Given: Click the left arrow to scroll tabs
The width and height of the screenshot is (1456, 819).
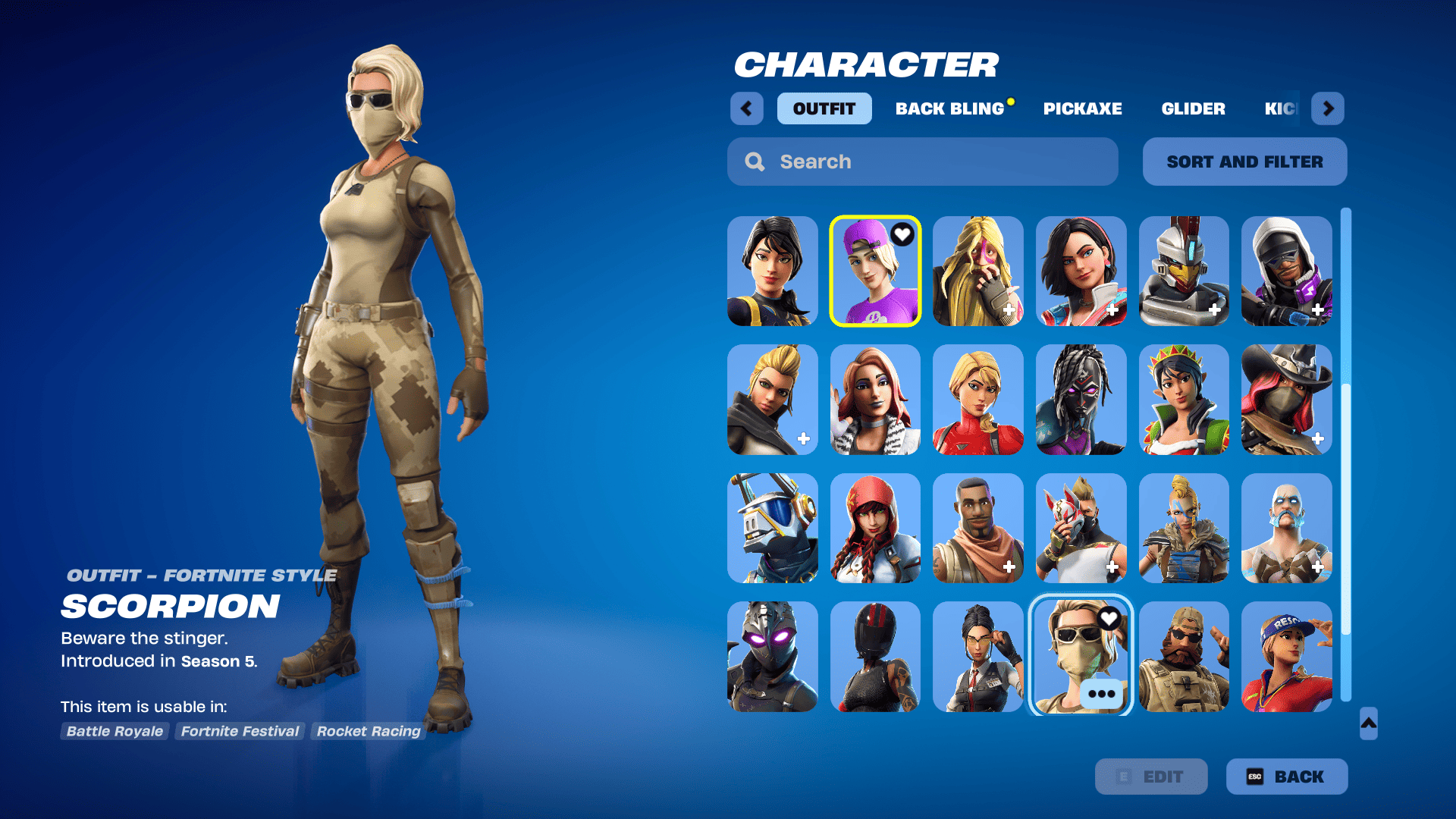Looking at the screenshot, I should [746, 108].
